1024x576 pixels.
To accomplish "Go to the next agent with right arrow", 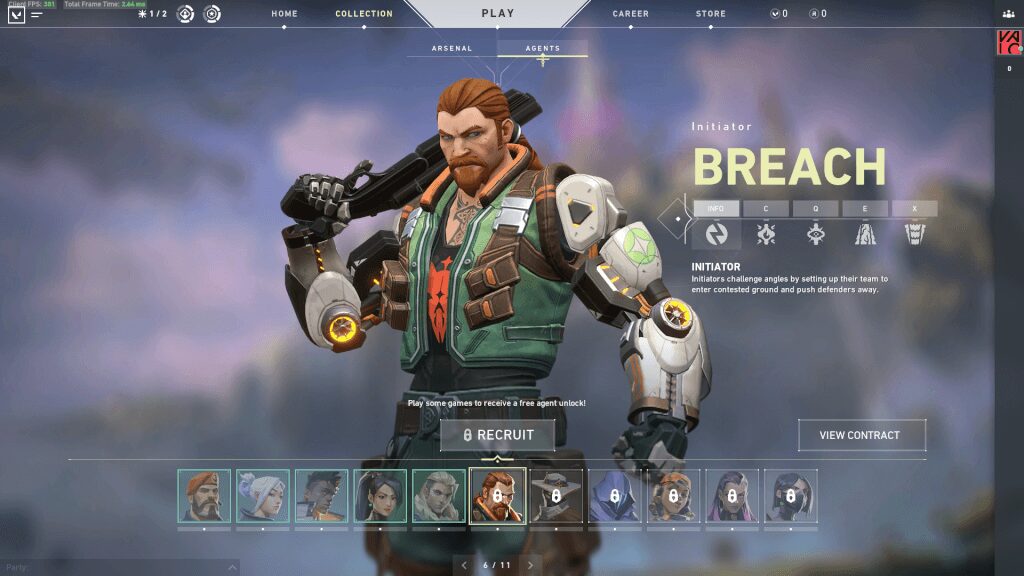I will [x=530, y=565].
